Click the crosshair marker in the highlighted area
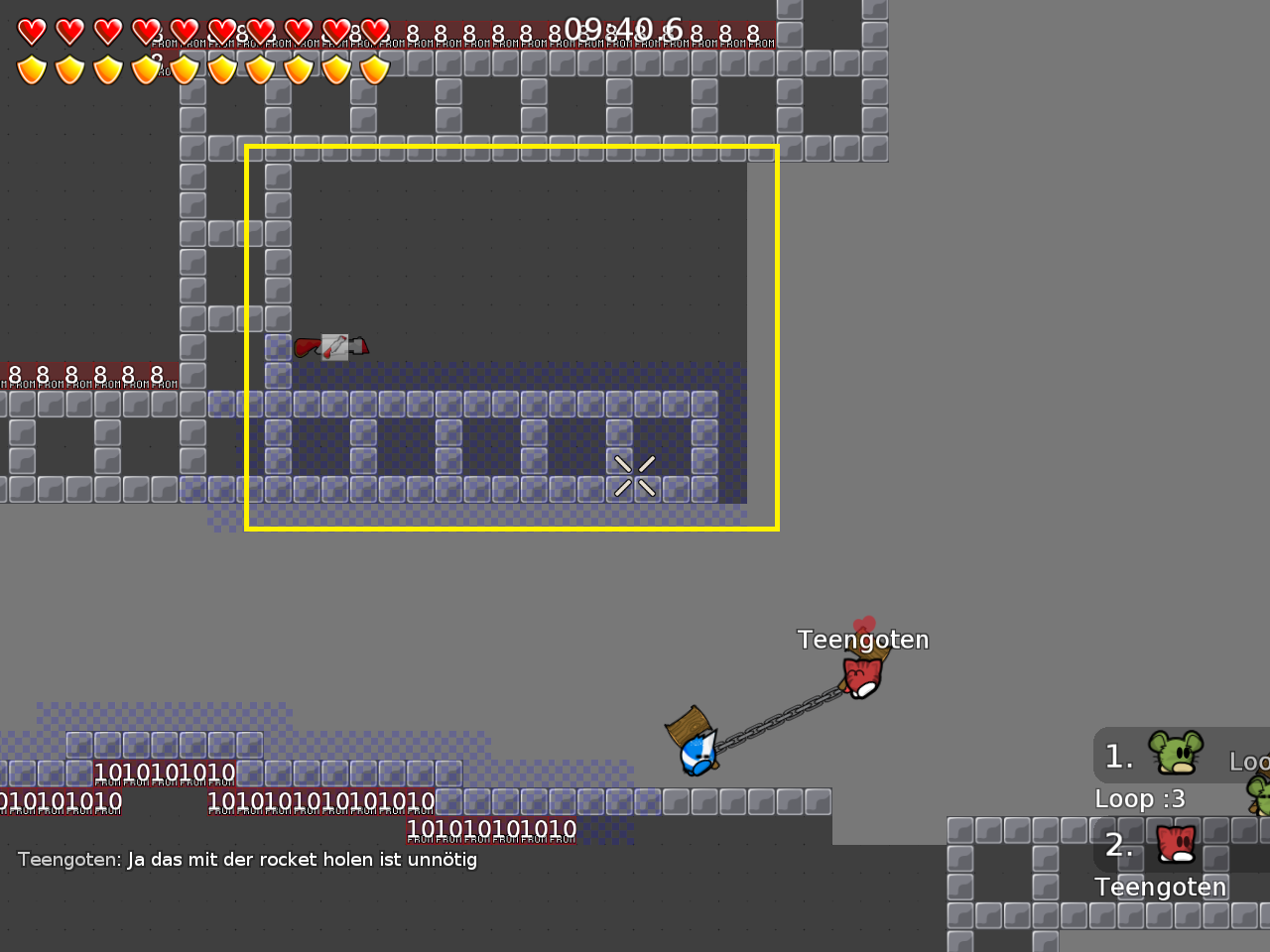 point(635,475)
